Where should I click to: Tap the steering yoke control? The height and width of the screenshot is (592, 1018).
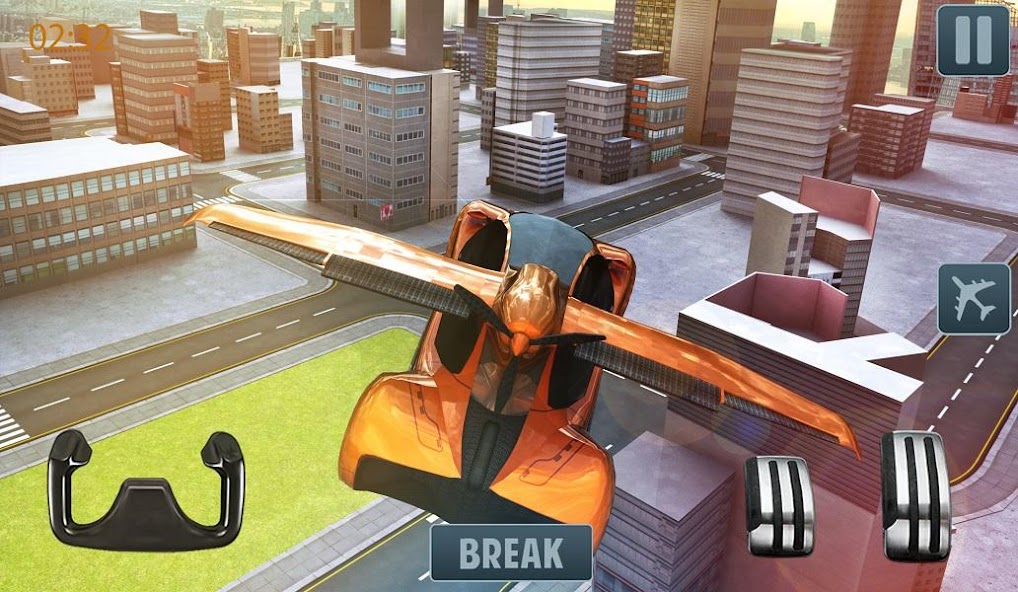[146, 490]
